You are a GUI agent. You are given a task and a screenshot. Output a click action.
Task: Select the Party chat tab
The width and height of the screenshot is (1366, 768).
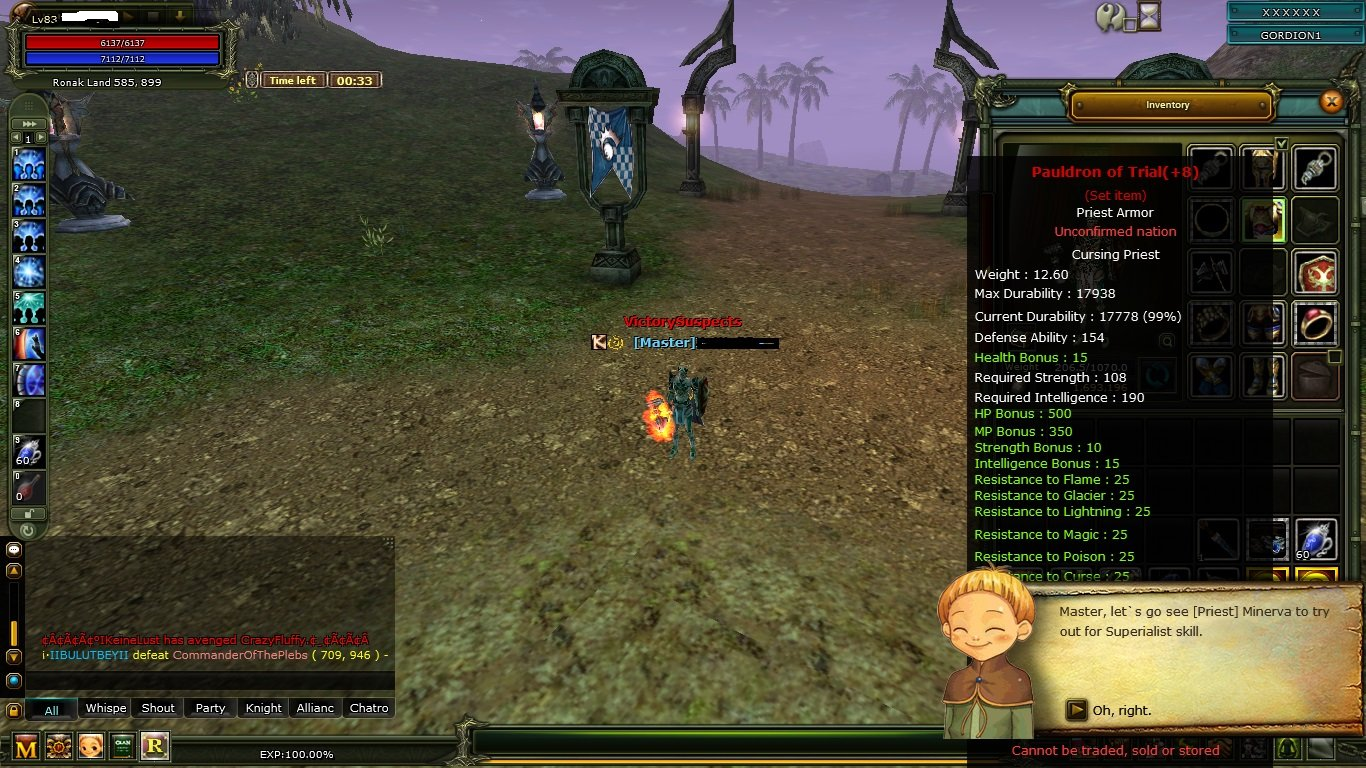click(210, 708)
